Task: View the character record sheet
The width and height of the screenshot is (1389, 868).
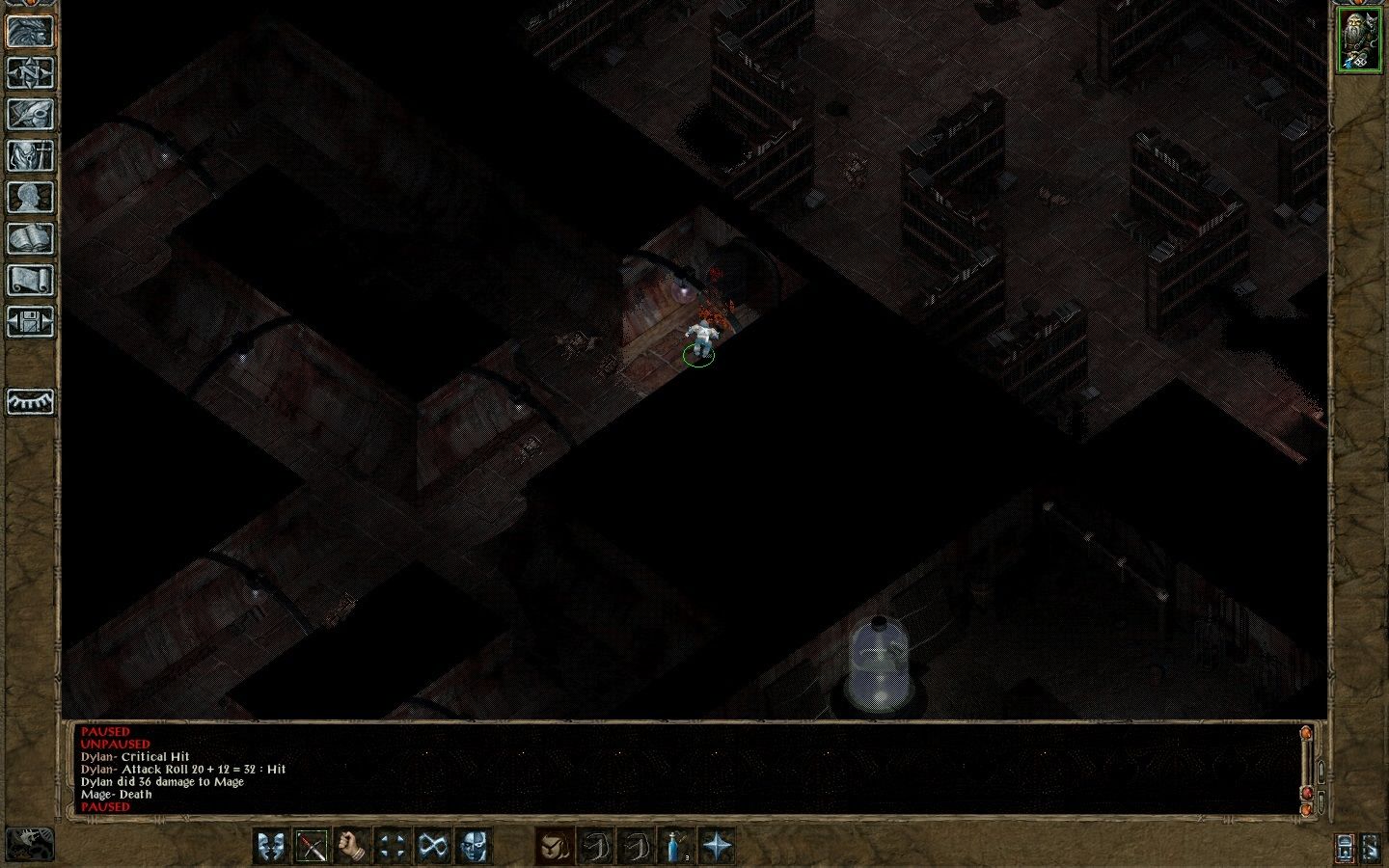Action: pos(31,196)
